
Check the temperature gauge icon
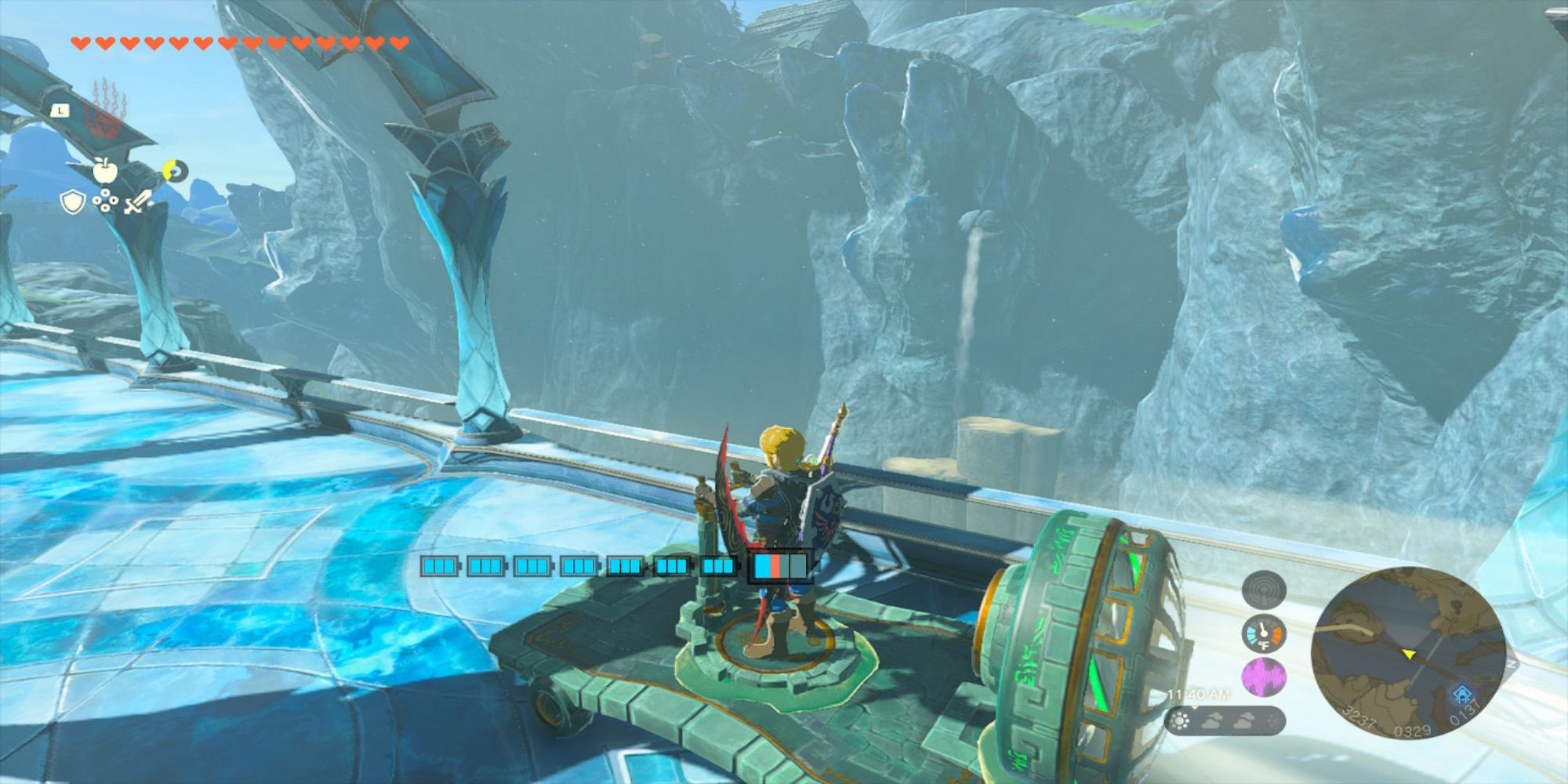coord(1263,634)
